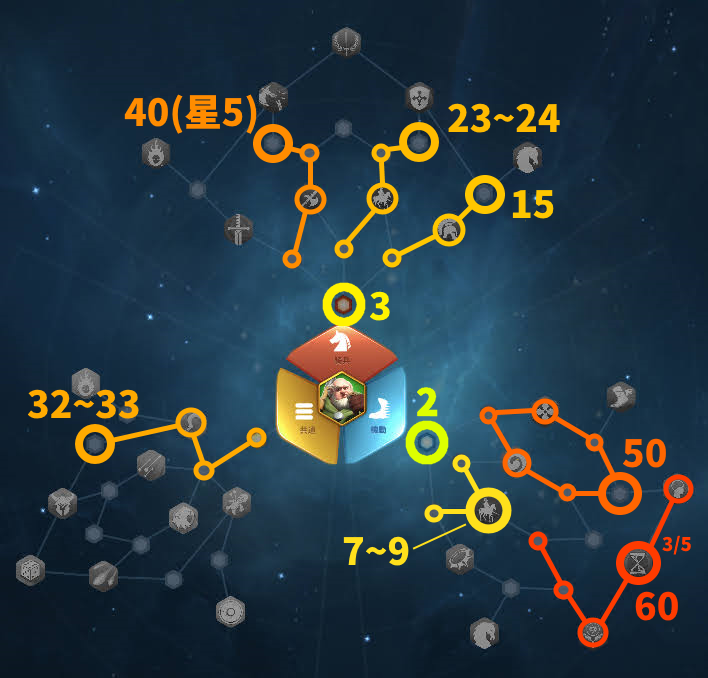
Task: Choose the ringed node labeled 40(星5)
Action: (272, 143)
